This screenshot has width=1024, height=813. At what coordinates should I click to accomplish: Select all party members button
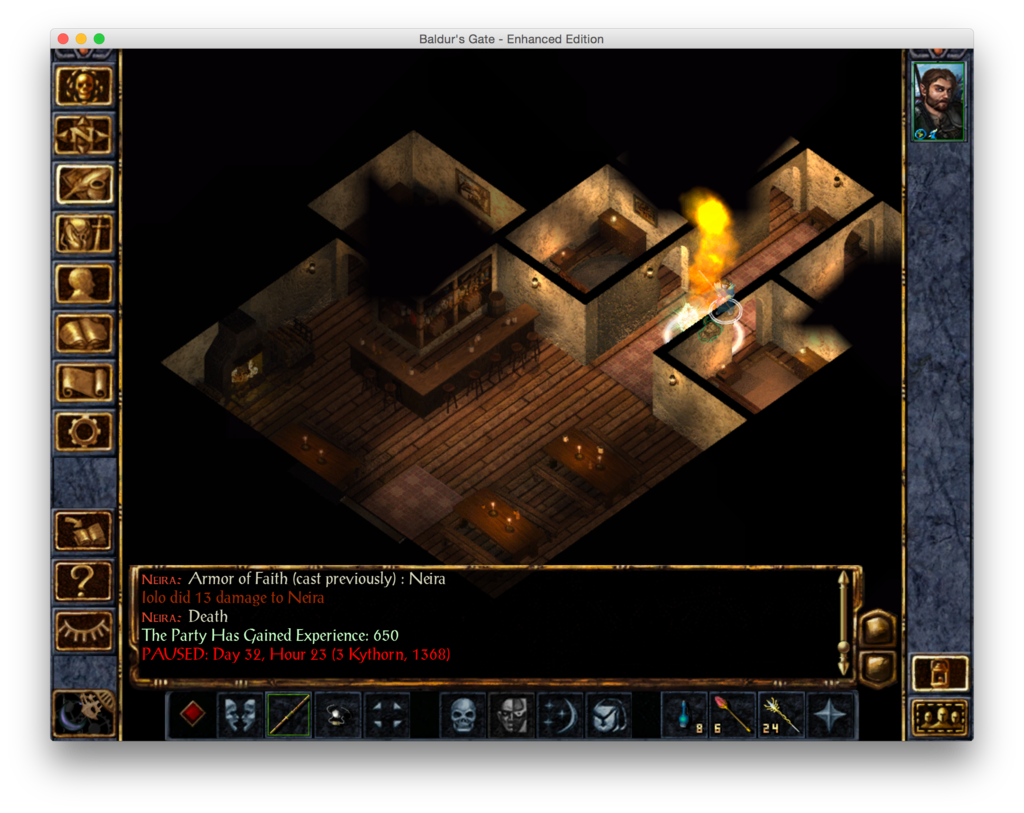point(940,717)
